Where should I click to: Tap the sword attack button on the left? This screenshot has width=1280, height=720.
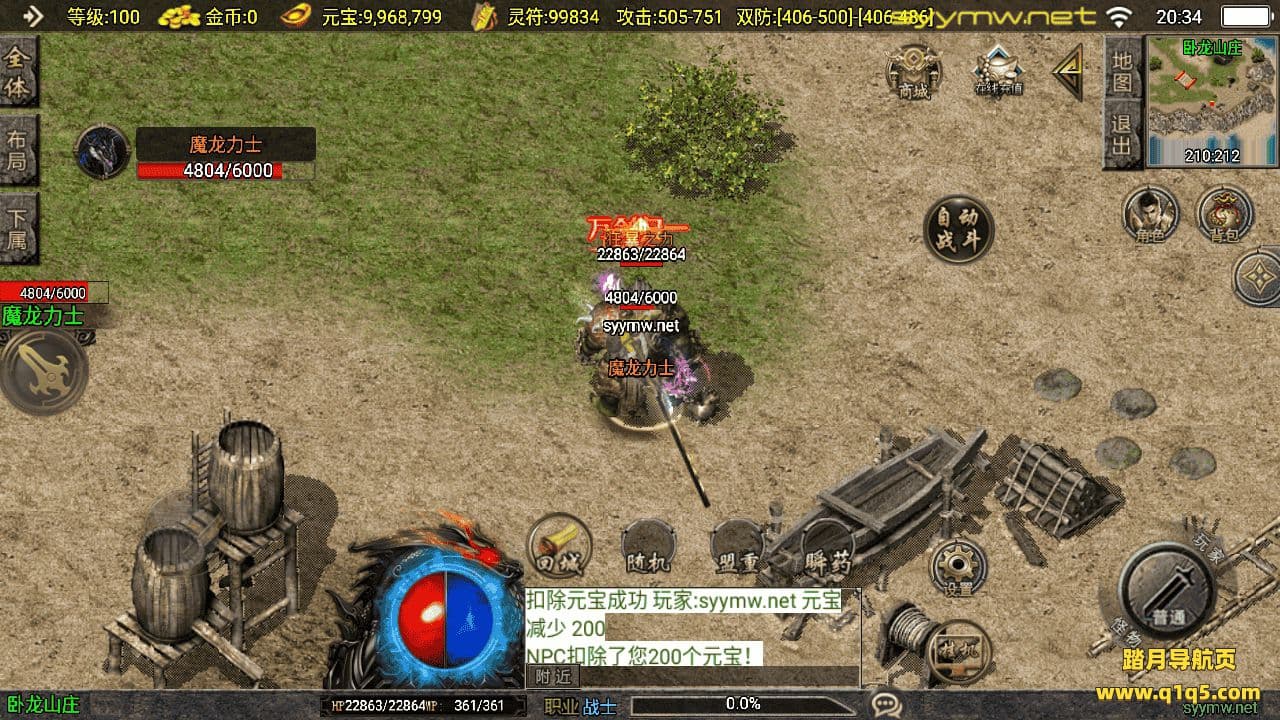point(42,371)
